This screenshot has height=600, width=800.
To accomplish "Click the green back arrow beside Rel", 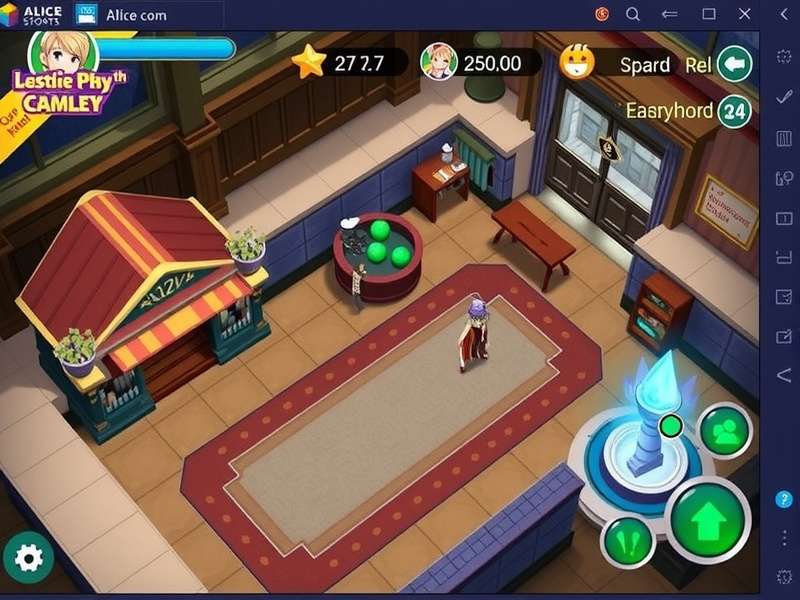I will click(735, 64).
